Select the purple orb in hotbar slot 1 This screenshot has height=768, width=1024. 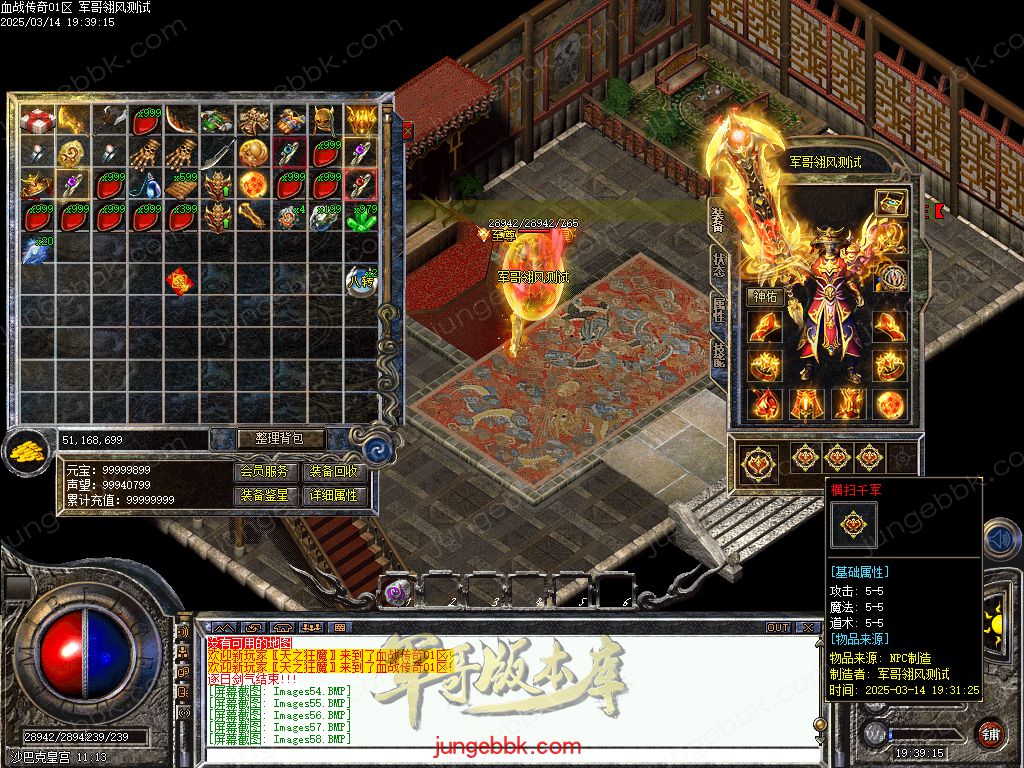coord(398,592)
